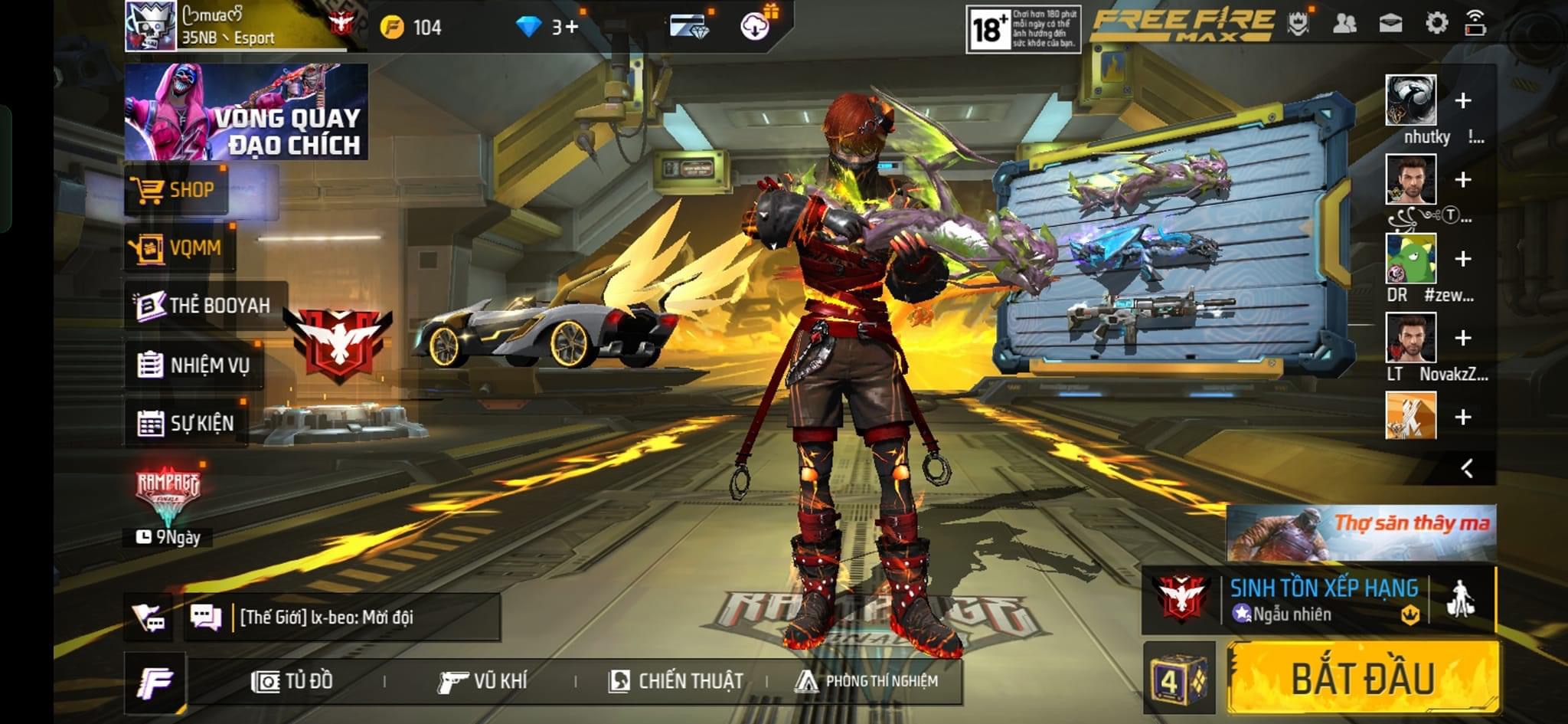Open the friends list icon

[1344, 24]
